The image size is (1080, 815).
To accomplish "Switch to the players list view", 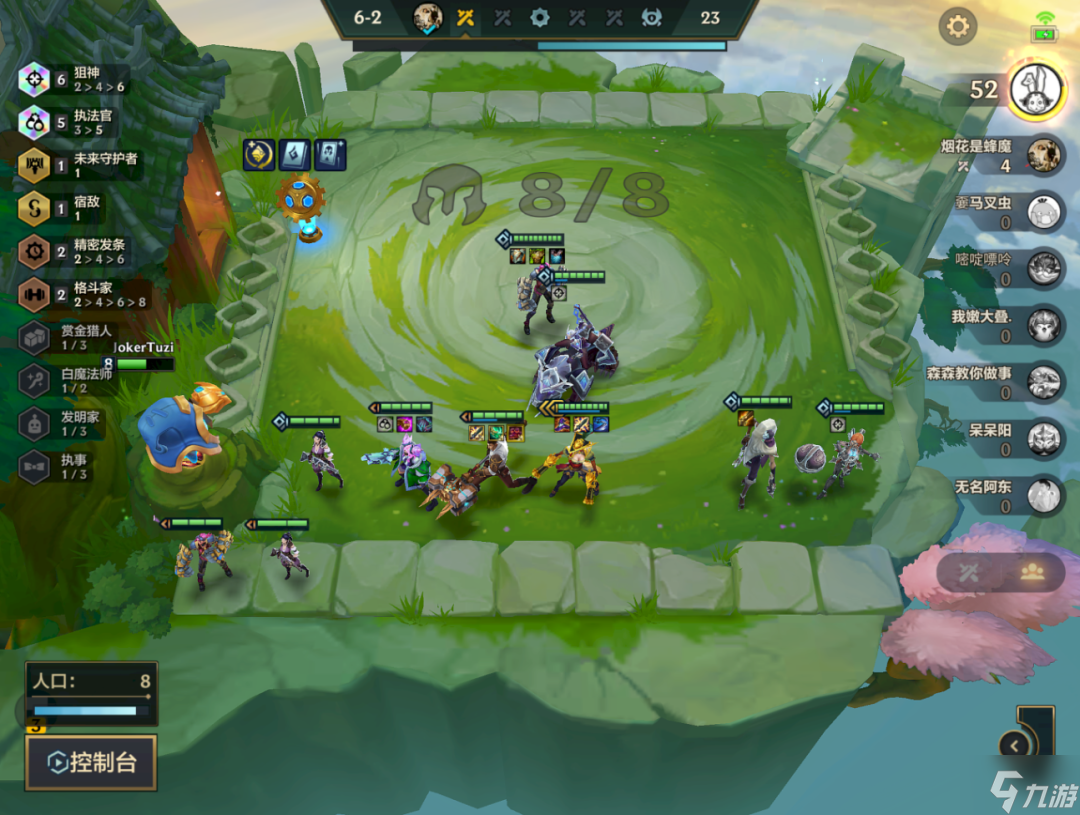I will pyautogui.click(x=1032, y=572).
